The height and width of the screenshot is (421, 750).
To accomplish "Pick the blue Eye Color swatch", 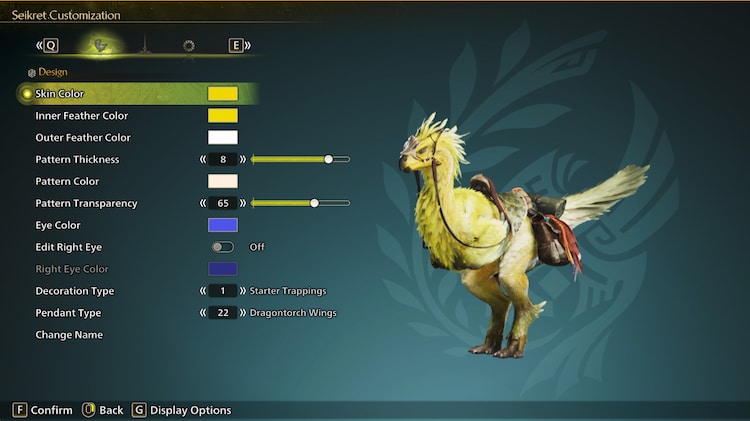I will (222, 226).
